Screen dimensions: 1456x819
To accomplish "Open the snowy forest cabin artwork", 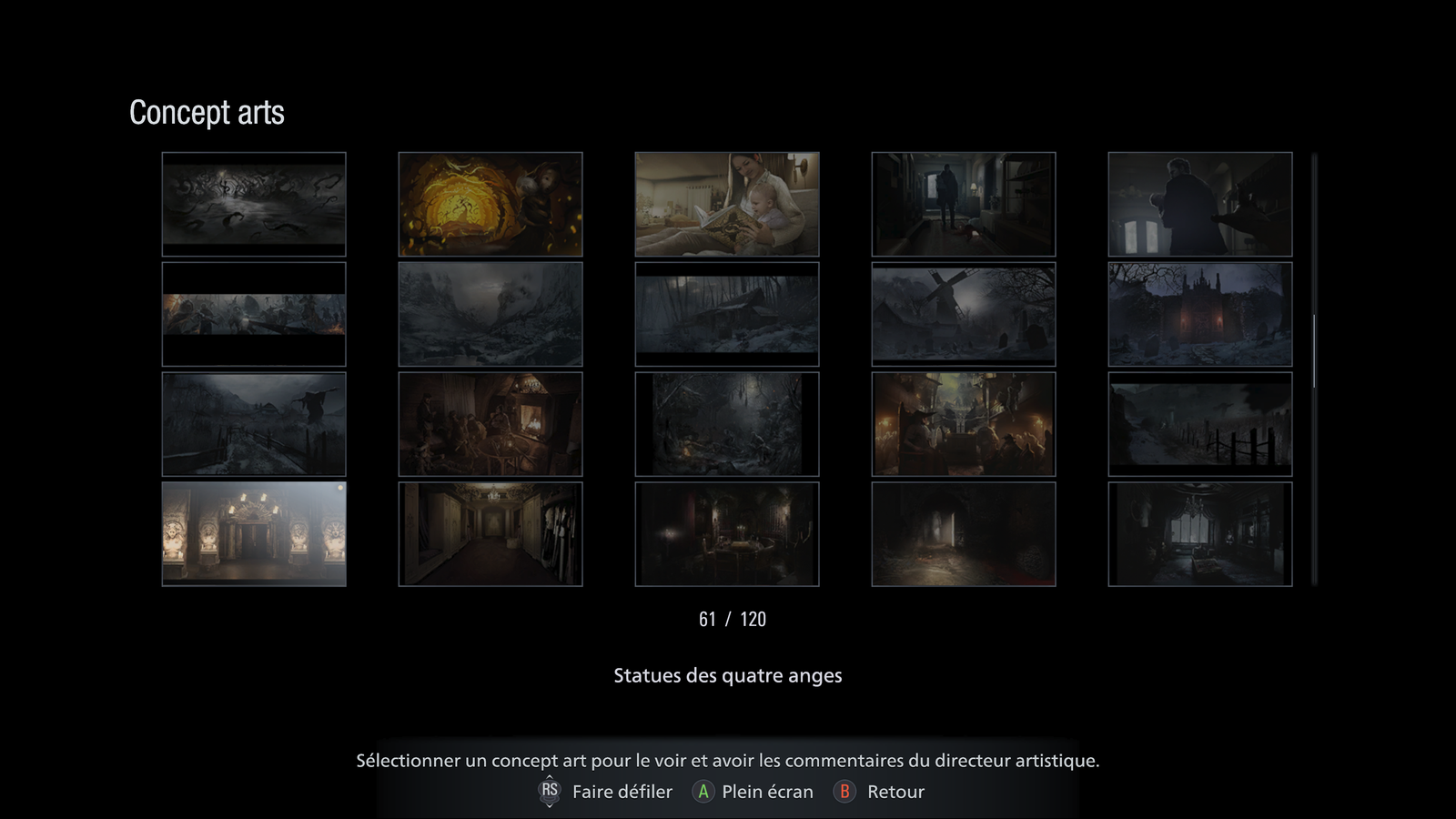I will point(727,314).
